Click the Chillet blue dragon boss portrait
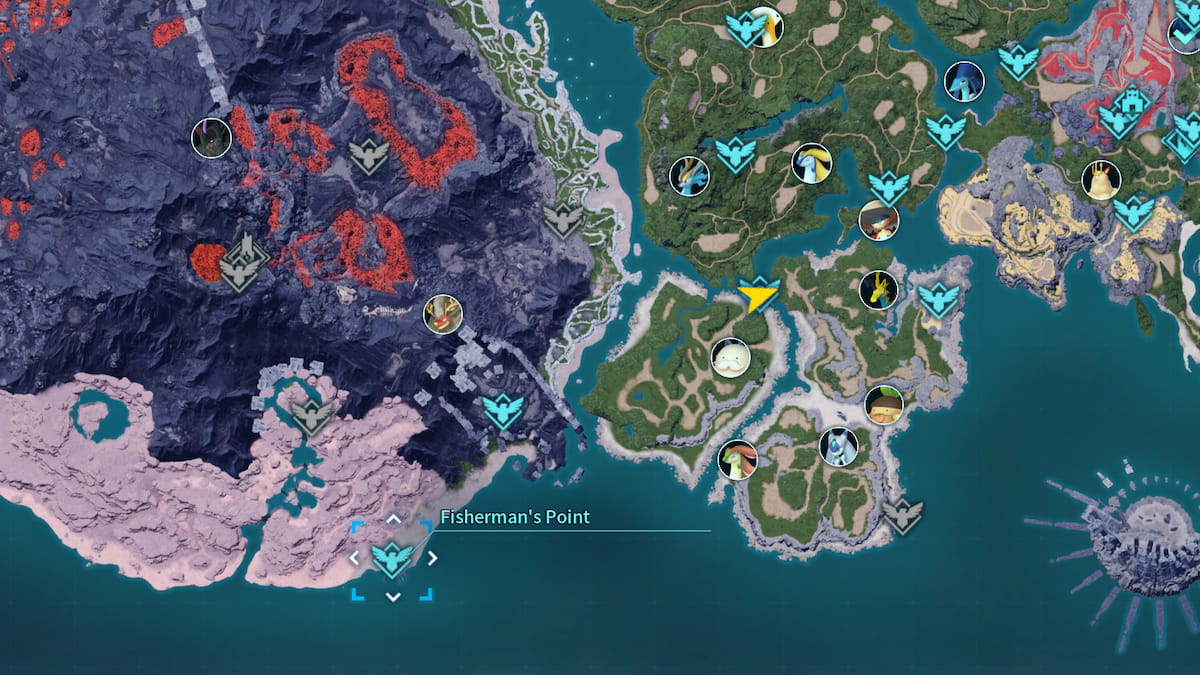 [689, 176]
